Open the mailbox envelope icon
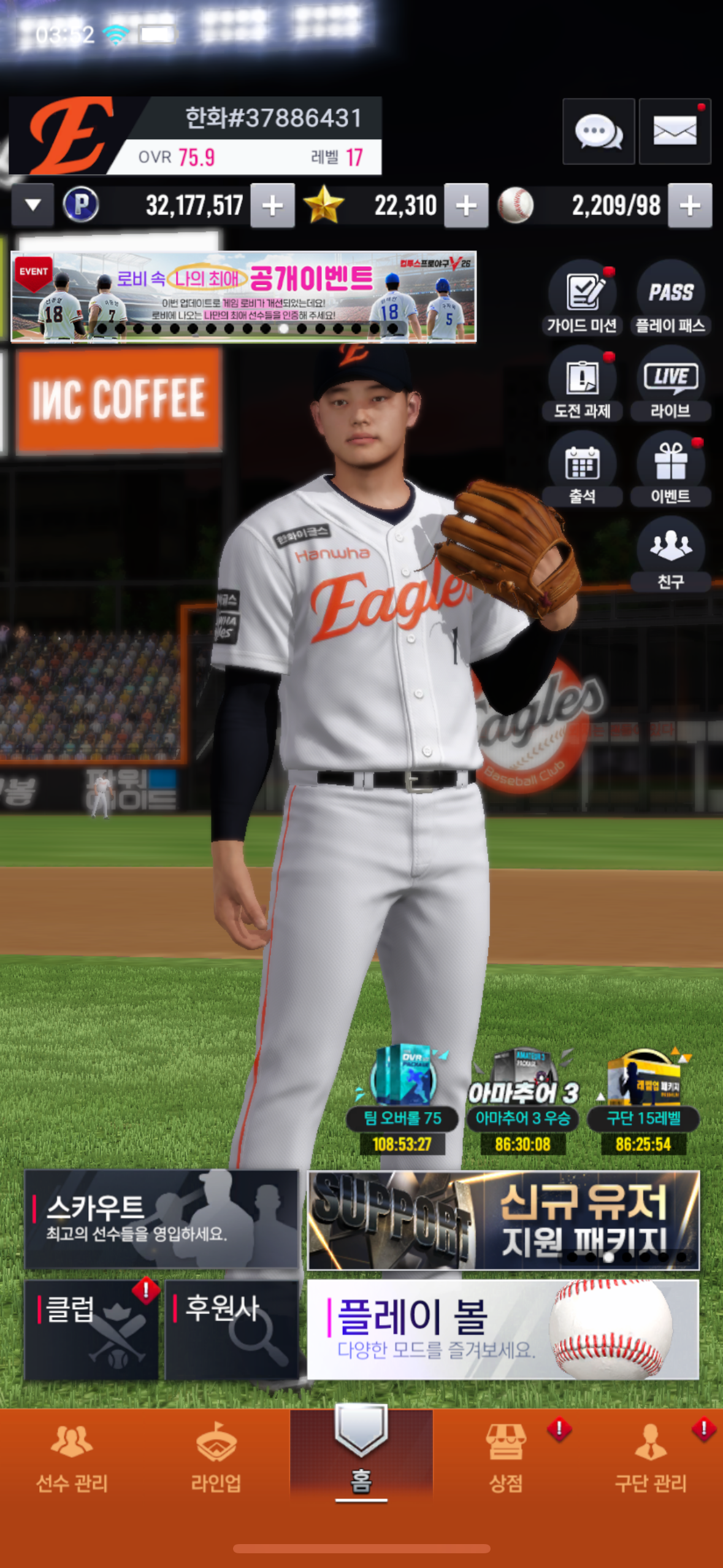This screenshot has height=1568, width=723. coord(675,131)
